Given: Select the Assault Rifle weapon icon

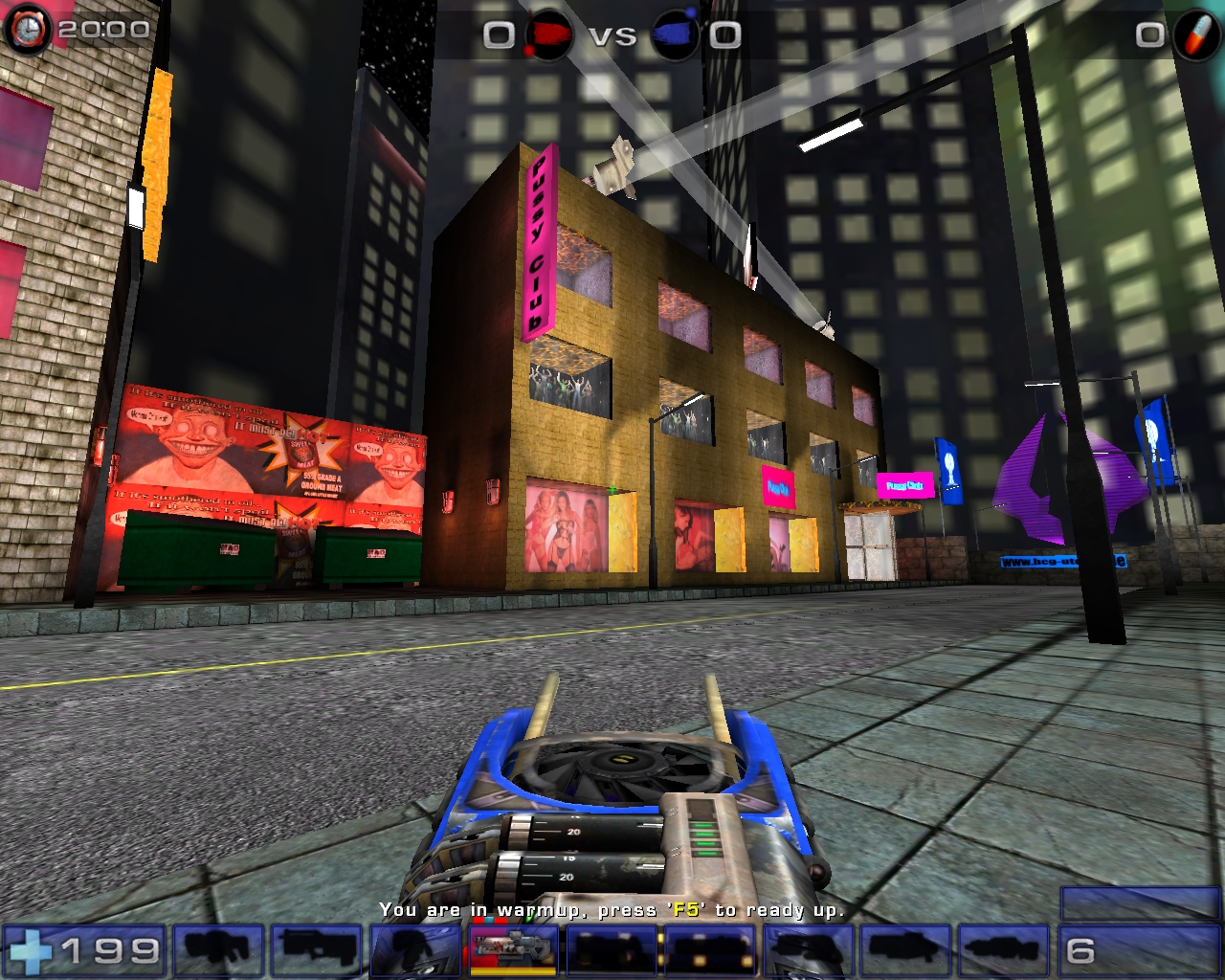Looking at the screenshot, I should 316,950.
